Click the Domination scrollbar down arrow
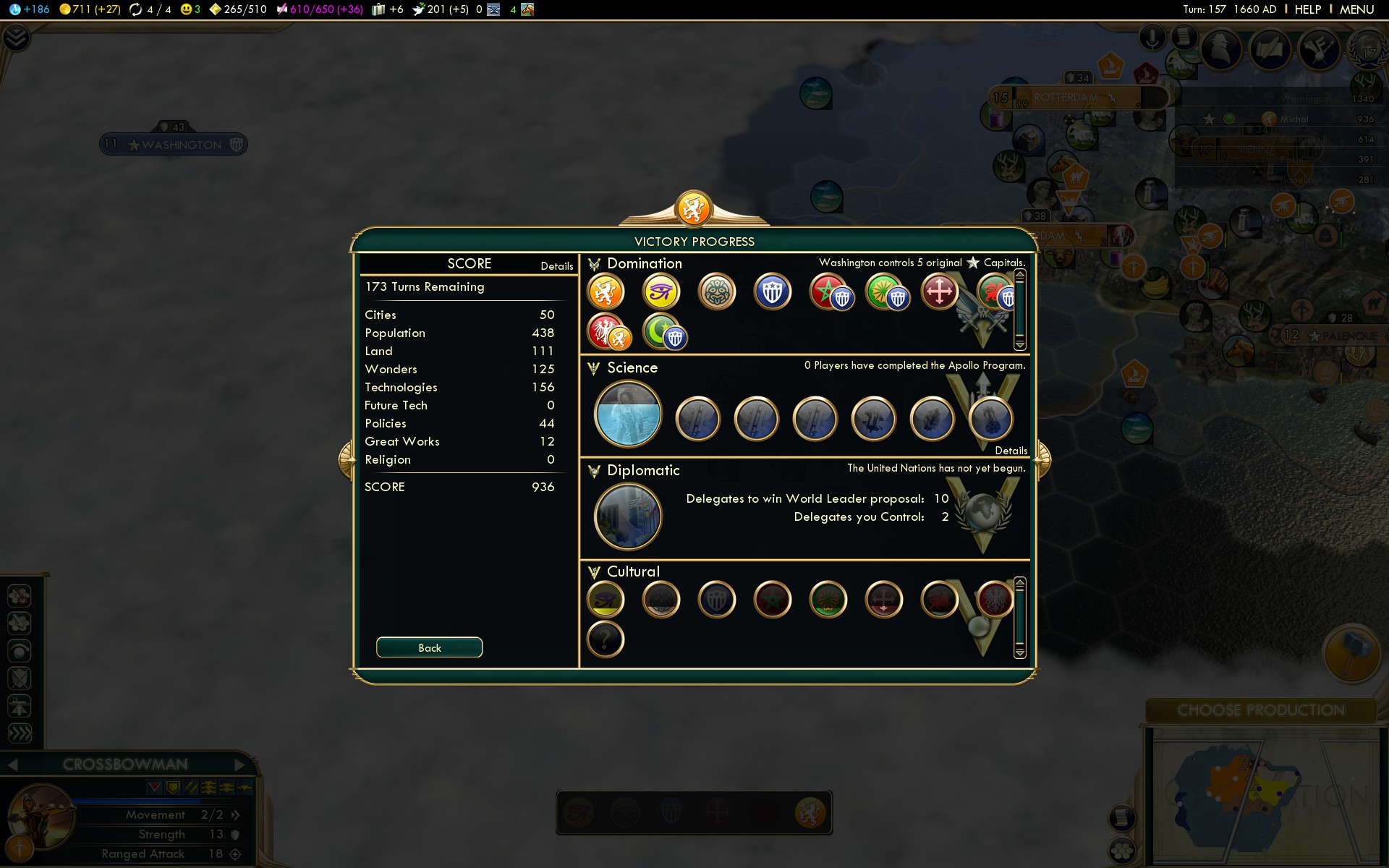The height and width of the screenshot is (868, 1389). pos(1020,345)
